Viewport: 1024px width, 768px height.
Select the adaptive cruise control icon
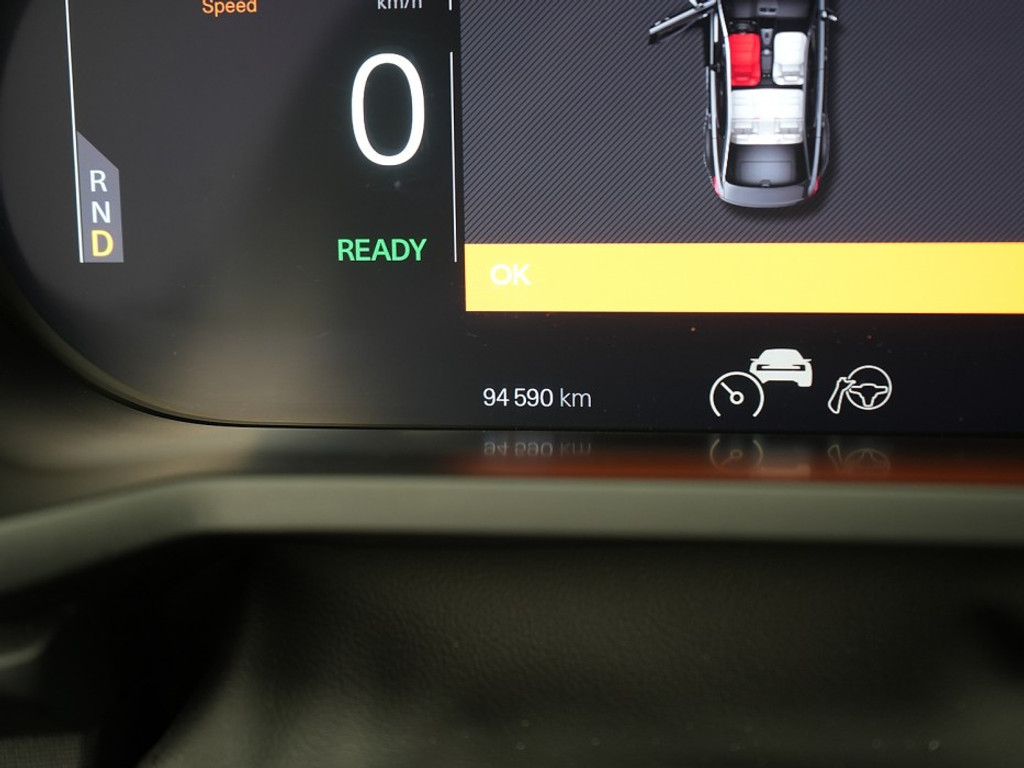pos(760,384)
